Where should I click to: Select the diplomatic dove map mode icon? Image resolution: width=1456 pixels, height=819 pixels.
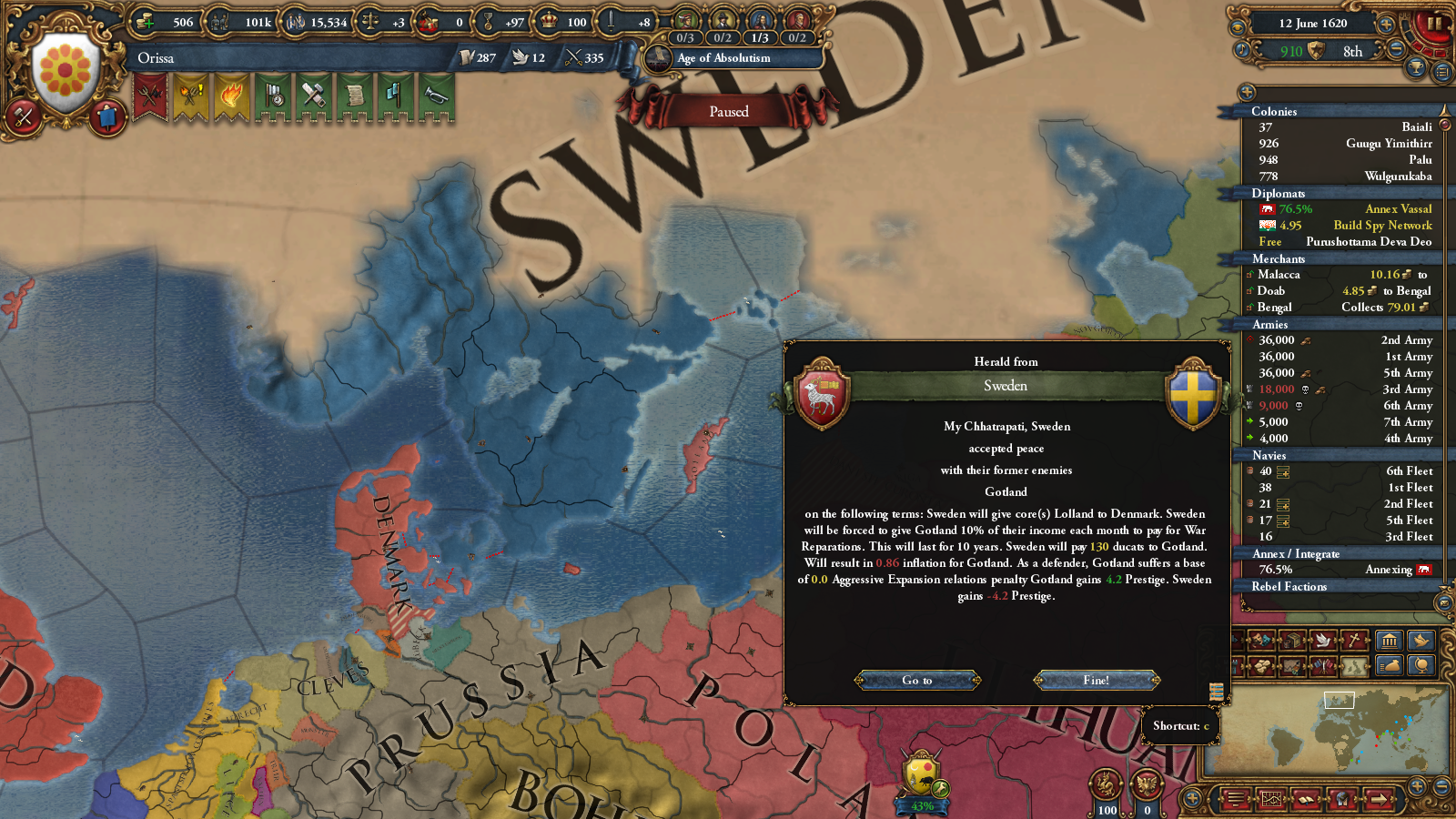click(x=1322, y=641)
